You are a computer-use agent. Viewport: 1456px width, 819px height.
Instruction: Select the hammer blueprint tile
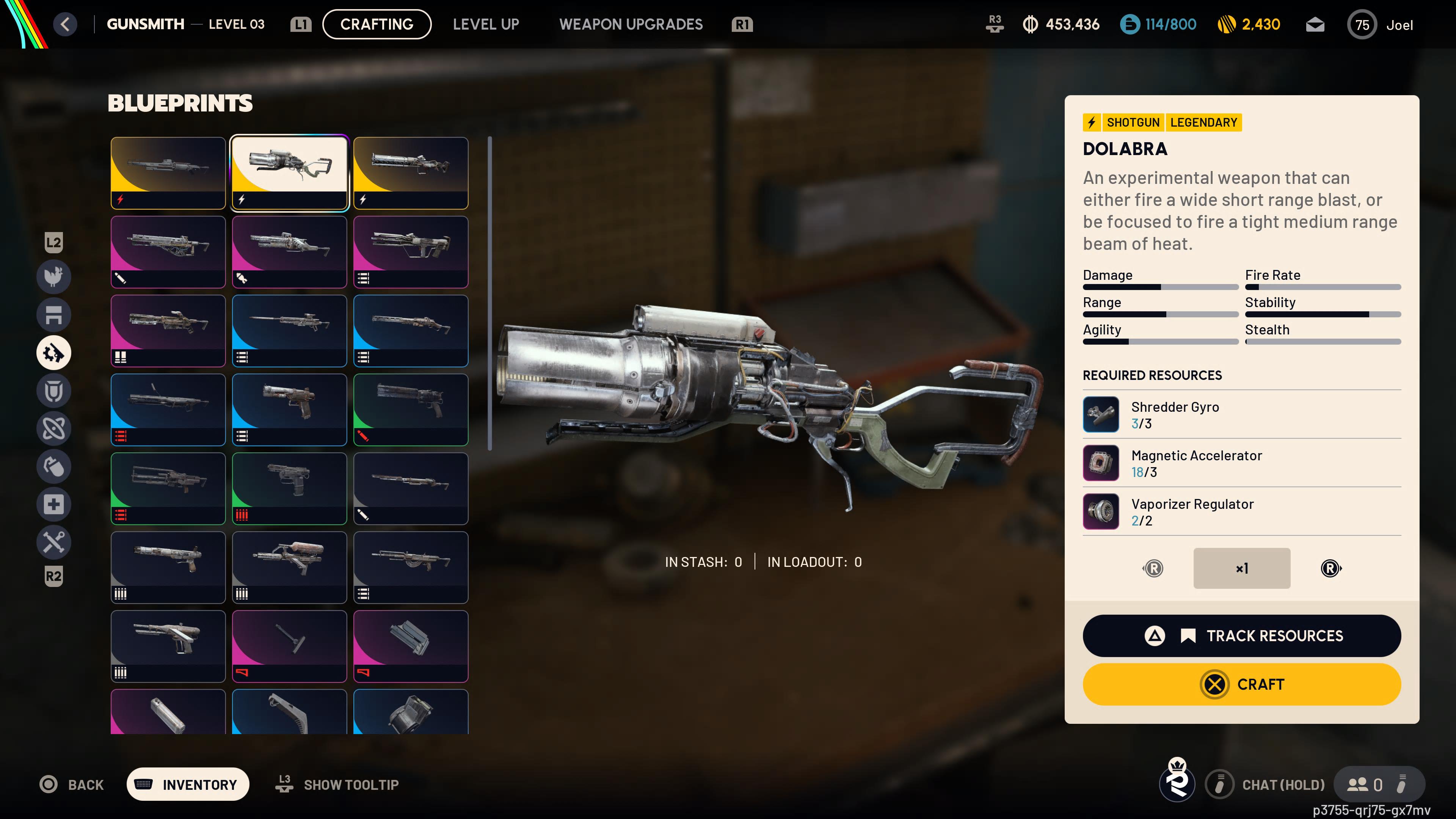(289, 645)
